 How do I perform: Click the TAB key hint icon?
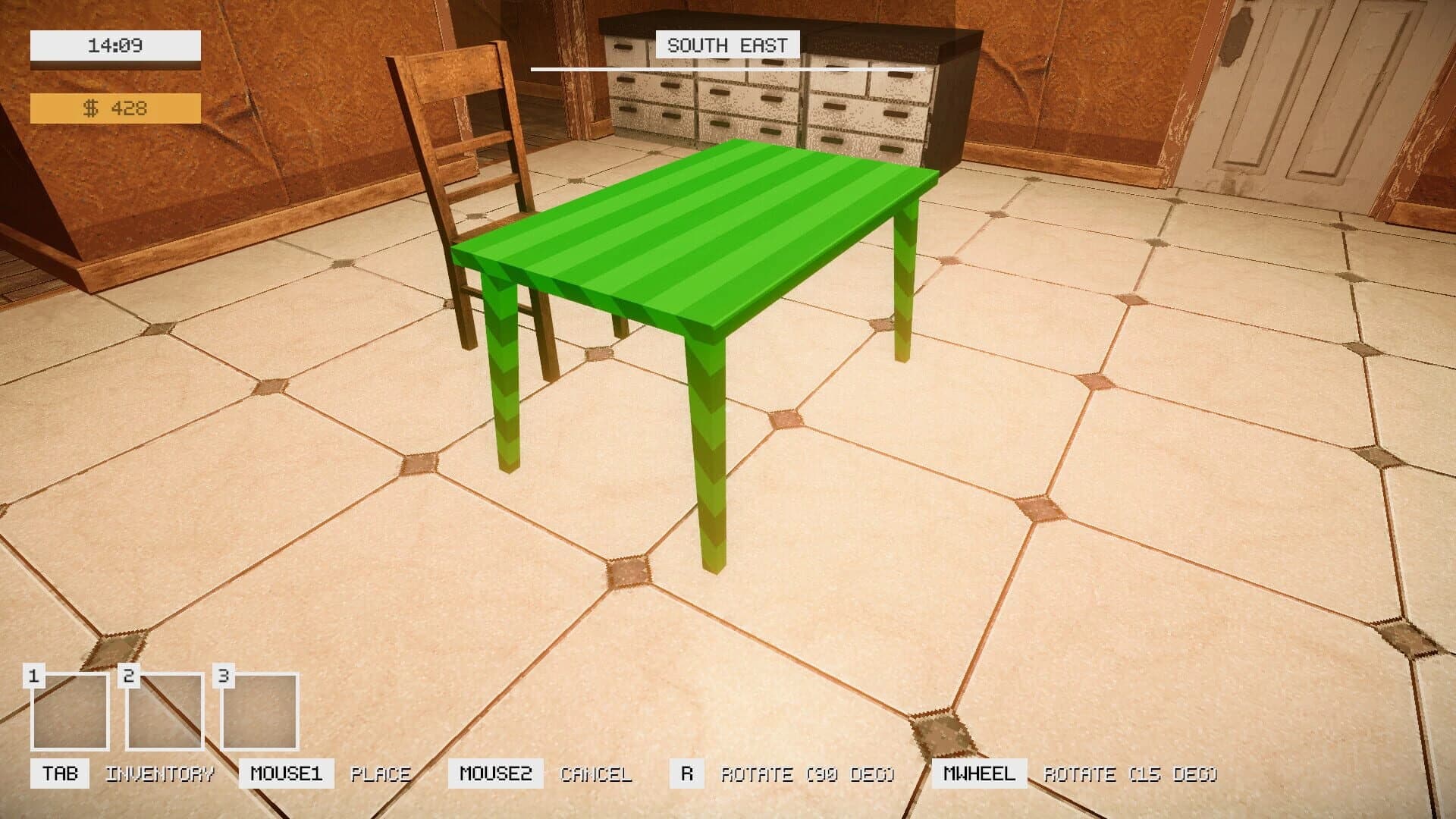click(60, 774)
